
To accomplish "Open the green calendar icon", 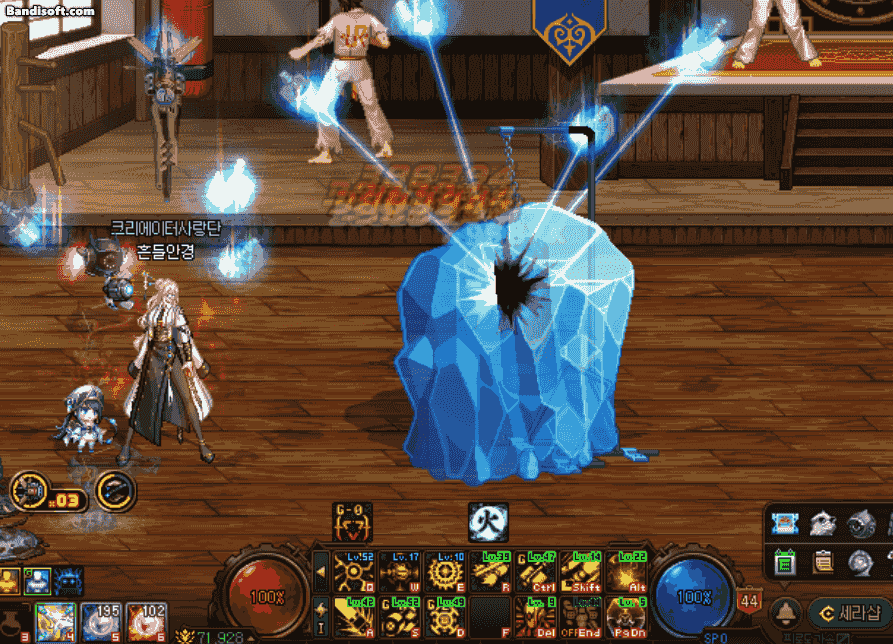I will click(x=785, y=564).
